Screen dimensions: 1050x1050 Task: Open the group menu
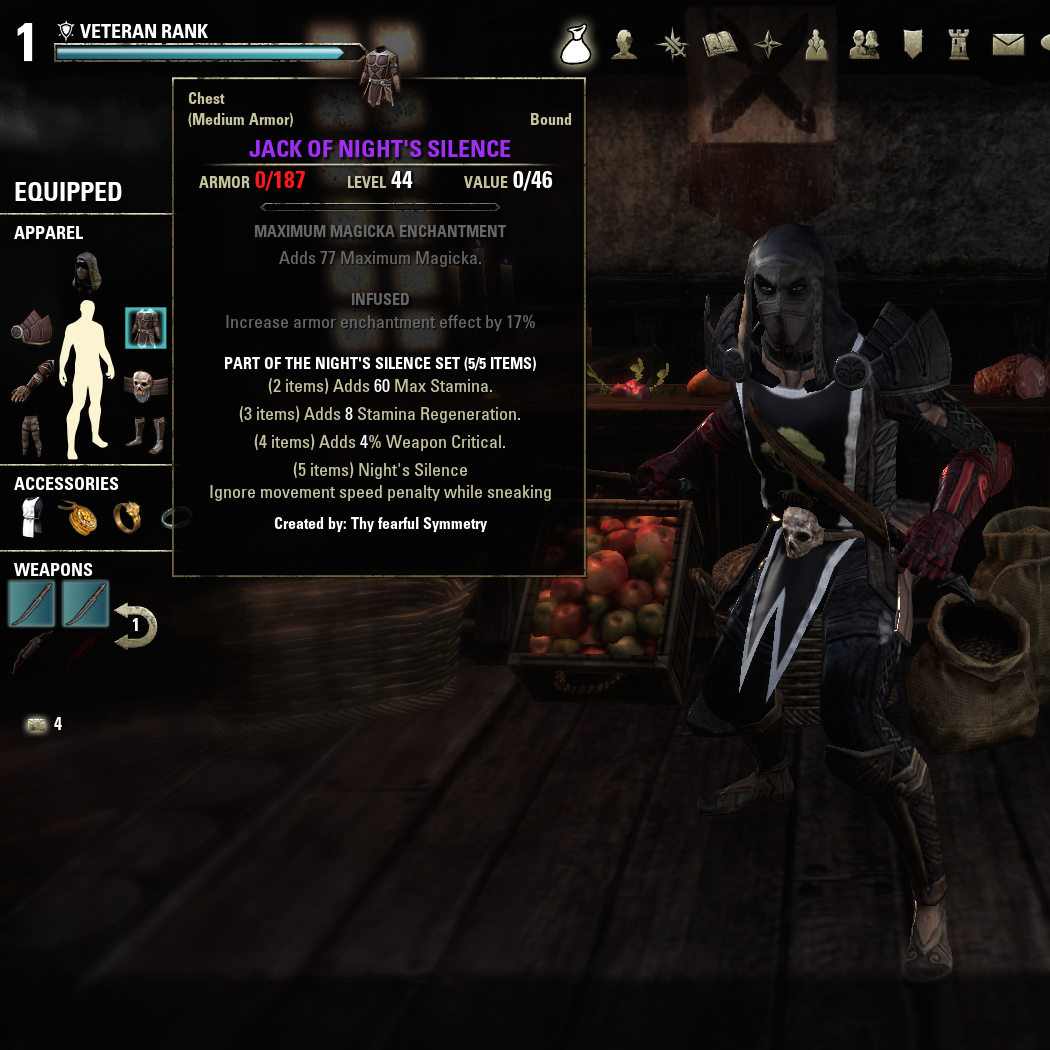(x=816, y=45)
